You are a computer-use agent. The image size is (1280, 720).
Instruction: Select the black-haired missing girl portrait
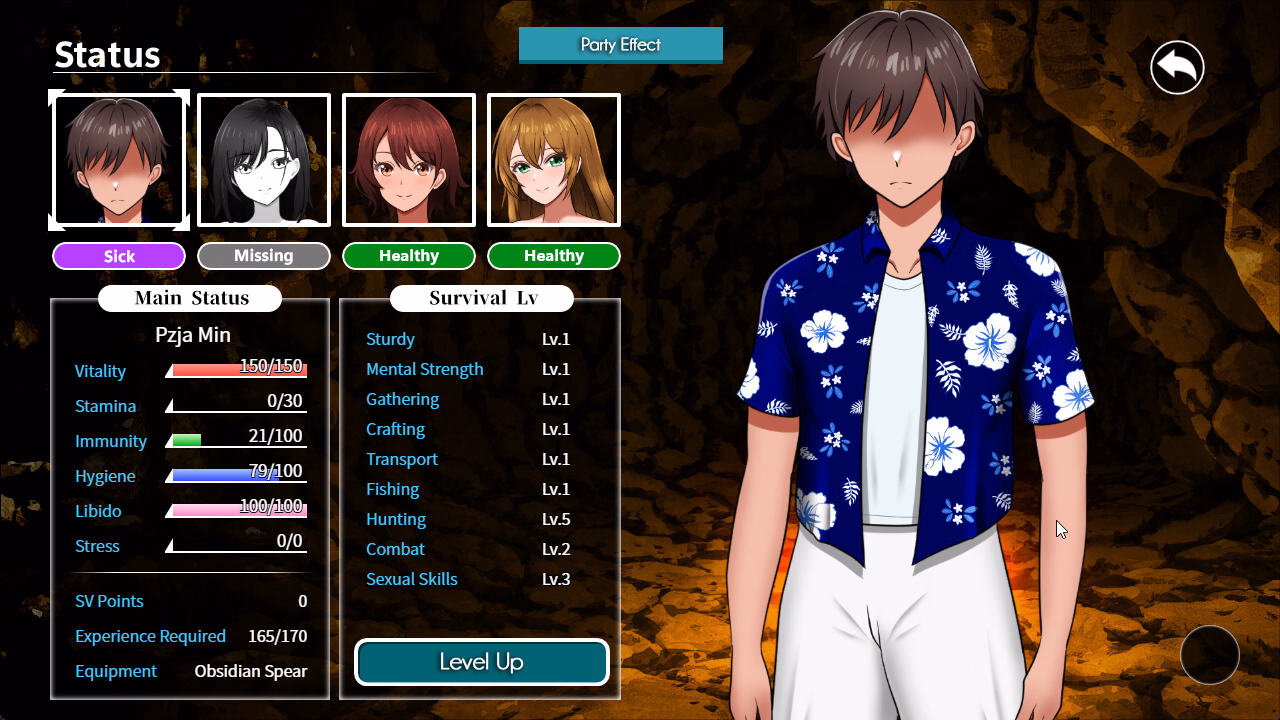pyautogui.click(x=264, y=160)
